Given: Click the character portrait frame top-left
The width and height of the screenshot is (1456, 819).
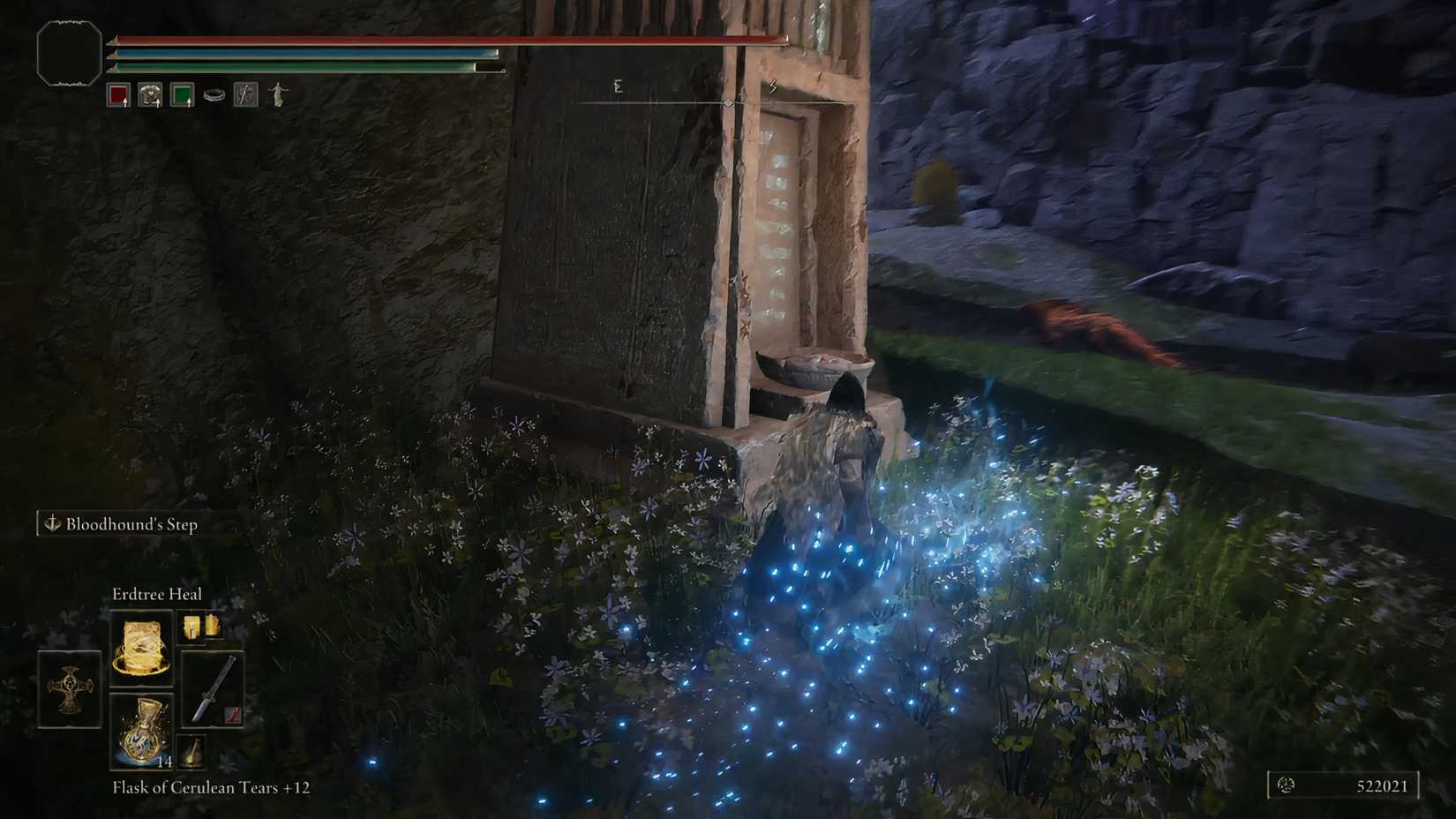Looking at the screenshot, I should [68, 50].
